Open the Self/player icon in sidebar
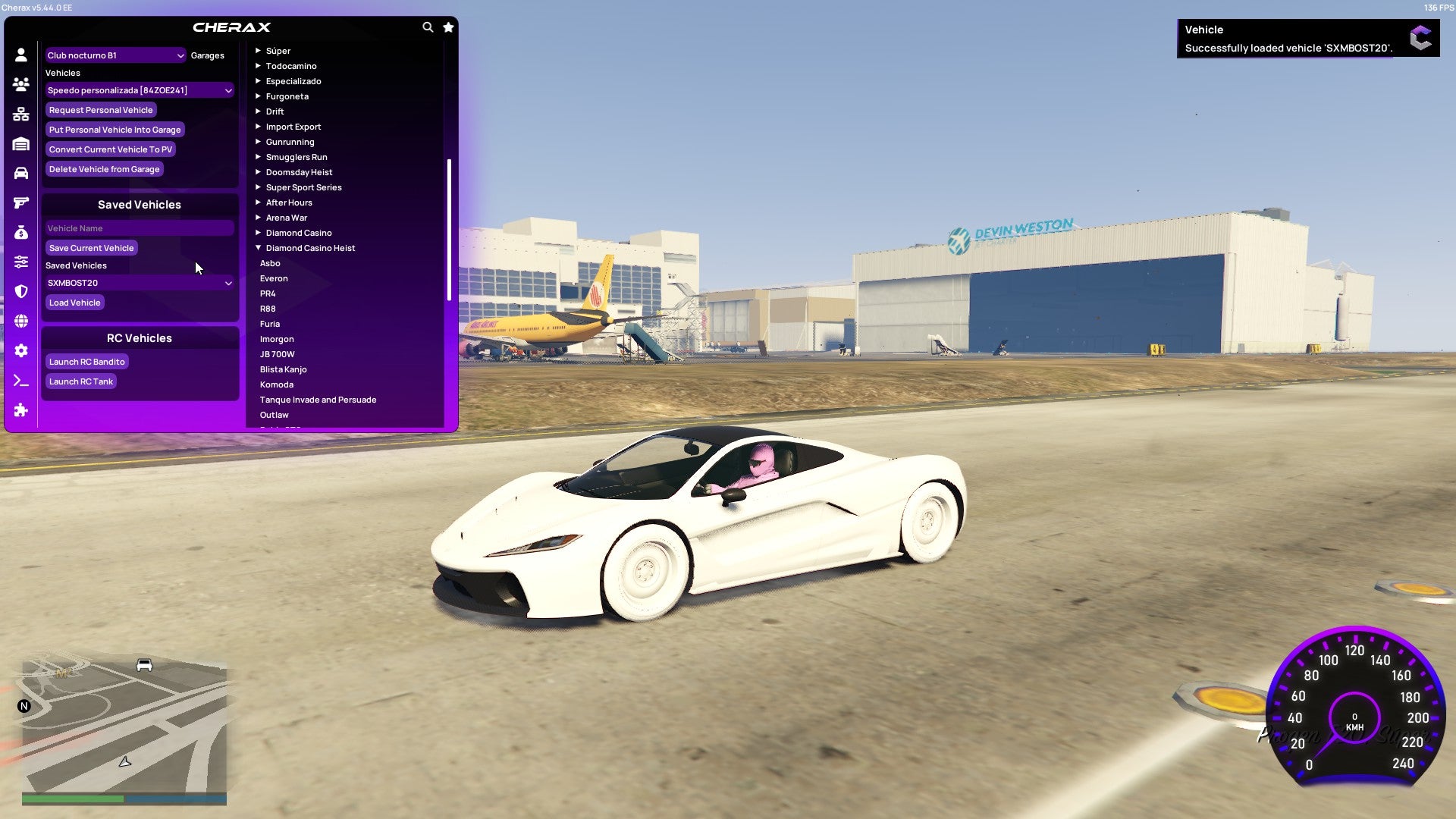The image size is (1456, 819). tap(20, 55)
